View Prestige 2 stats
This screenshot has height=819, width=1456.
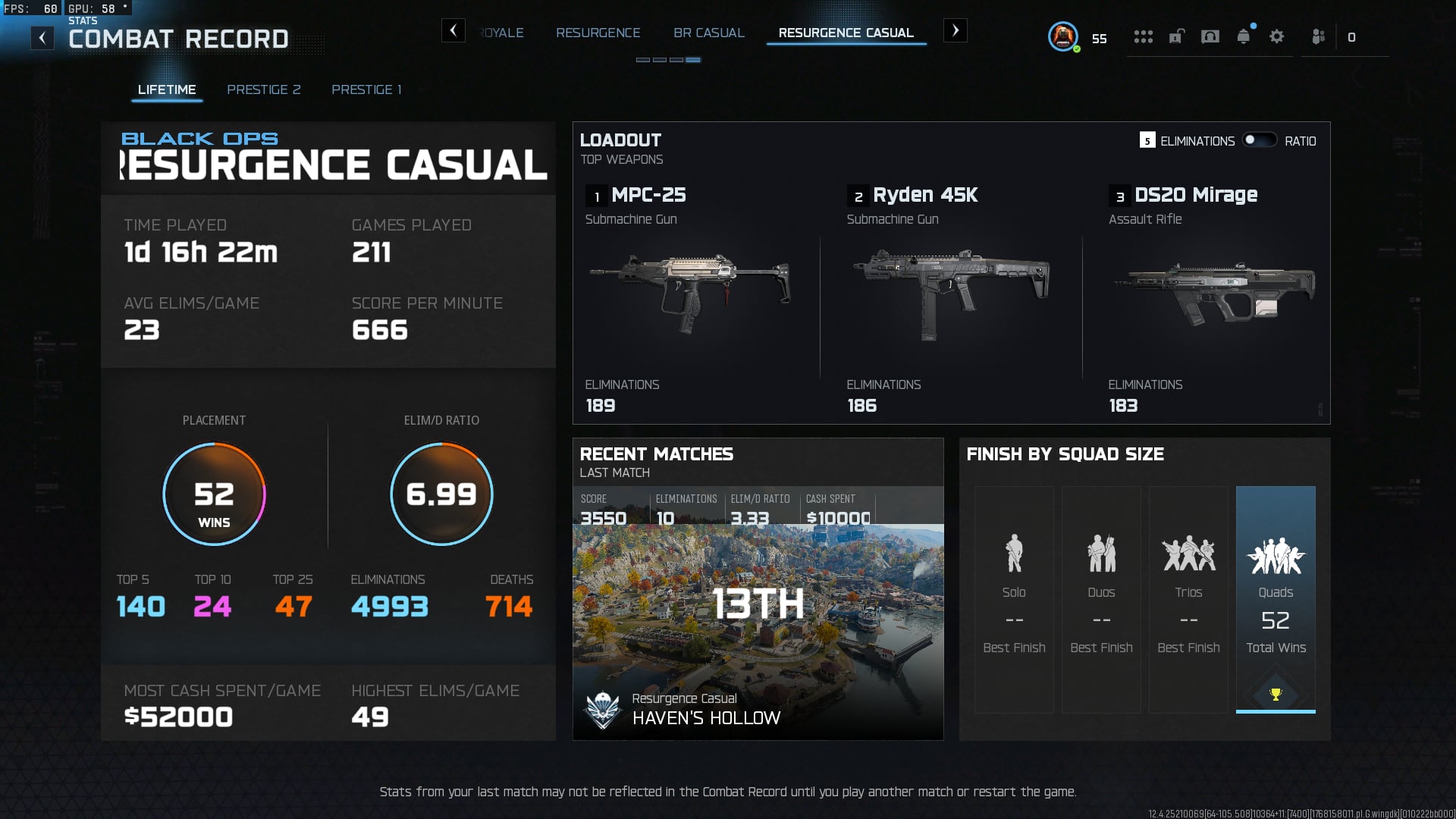[x=263, y=89]
